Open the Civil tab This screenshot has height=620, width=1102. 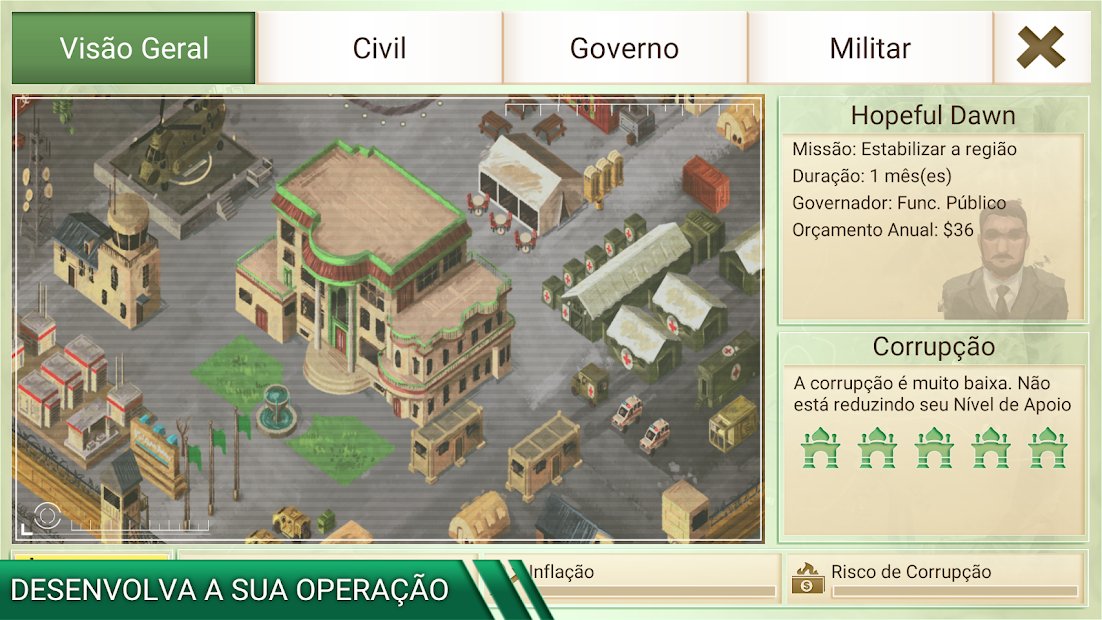pos(380,48)
